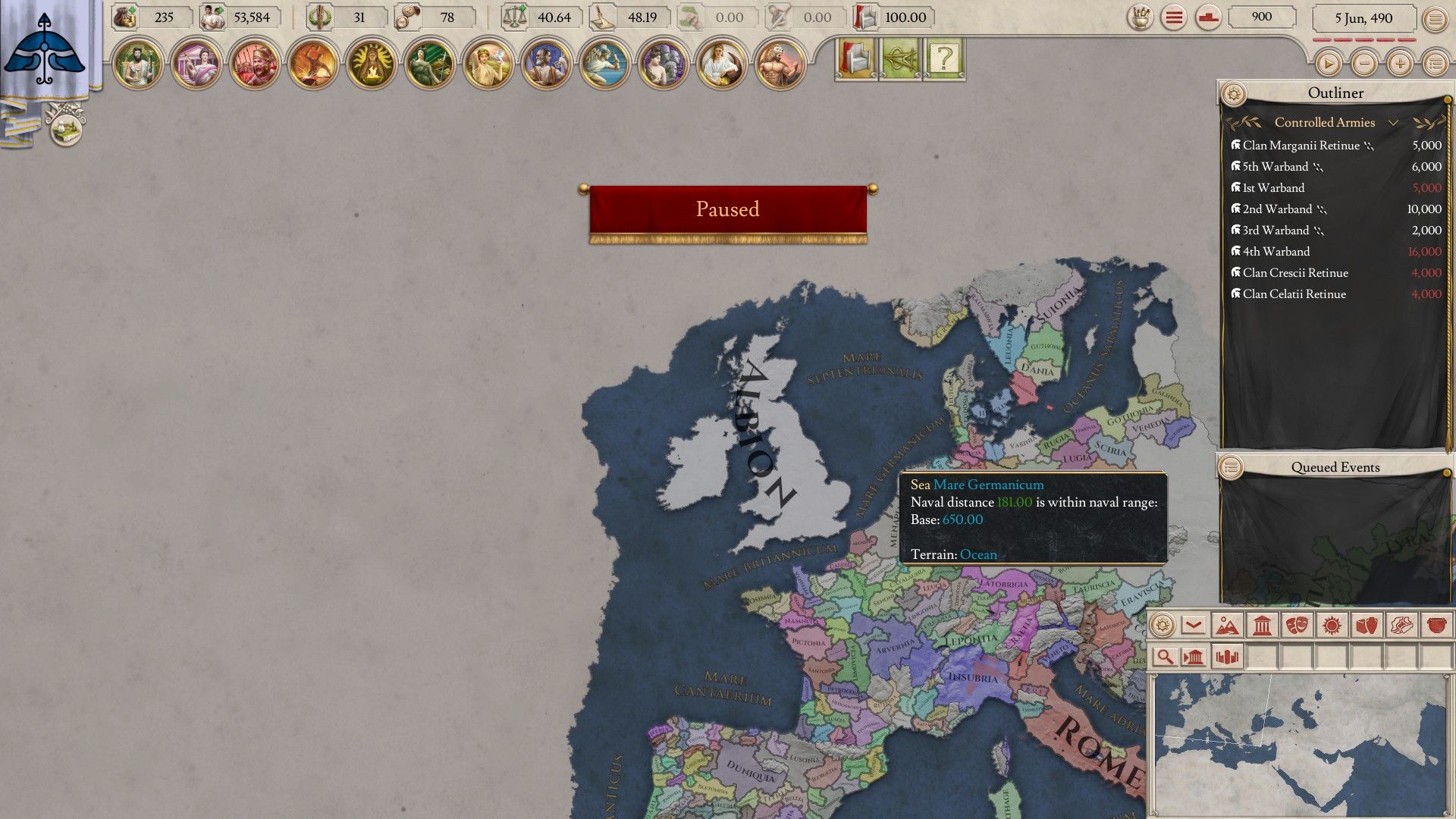Image resolution: width=1456 pixels, height=819 pixels.
Task: Select the religion mapmode sun icon
Action: 1332,625
